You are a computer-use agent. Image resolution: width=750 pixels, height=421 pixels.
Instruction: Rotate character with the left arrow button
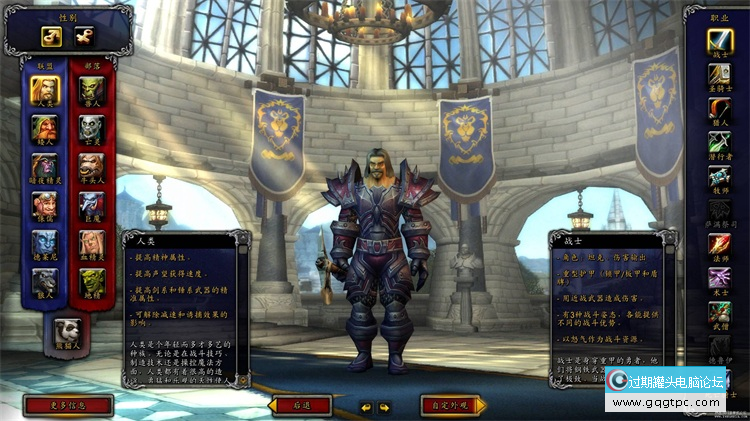[365, 407]
